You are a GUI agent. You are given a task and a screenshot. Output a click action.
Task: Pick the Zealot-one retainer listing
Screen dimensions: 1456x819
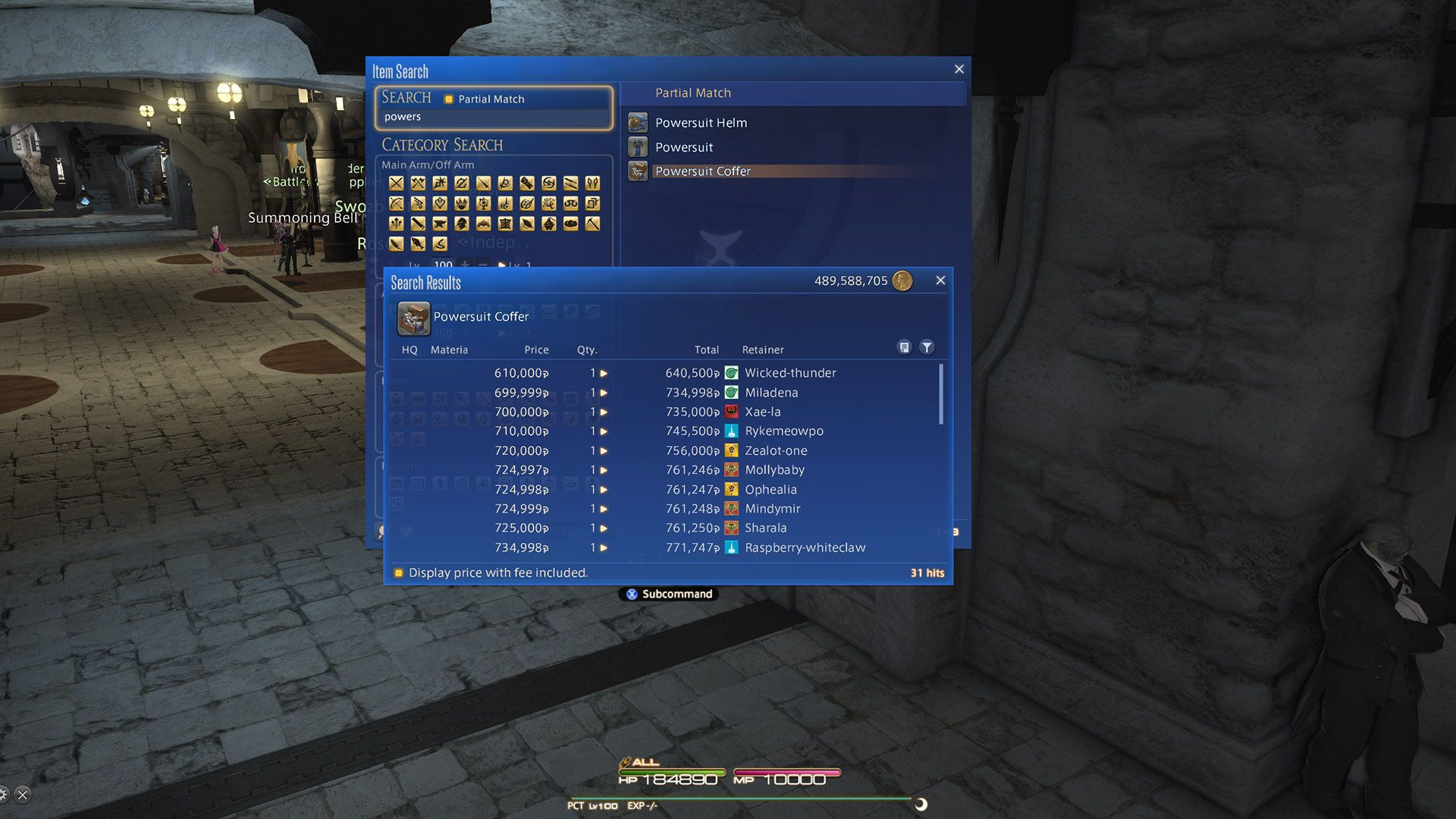click(x=667, y=450)
